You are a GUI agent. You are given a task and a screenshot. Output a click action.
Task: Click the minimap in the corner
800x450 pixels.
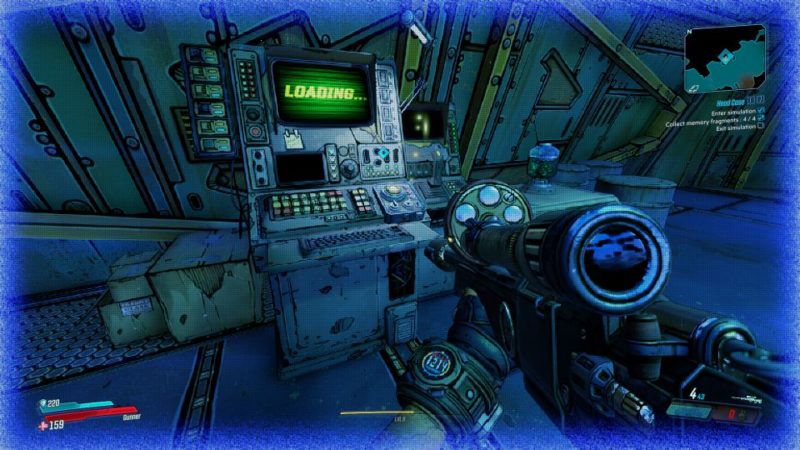tap(724, 58)
